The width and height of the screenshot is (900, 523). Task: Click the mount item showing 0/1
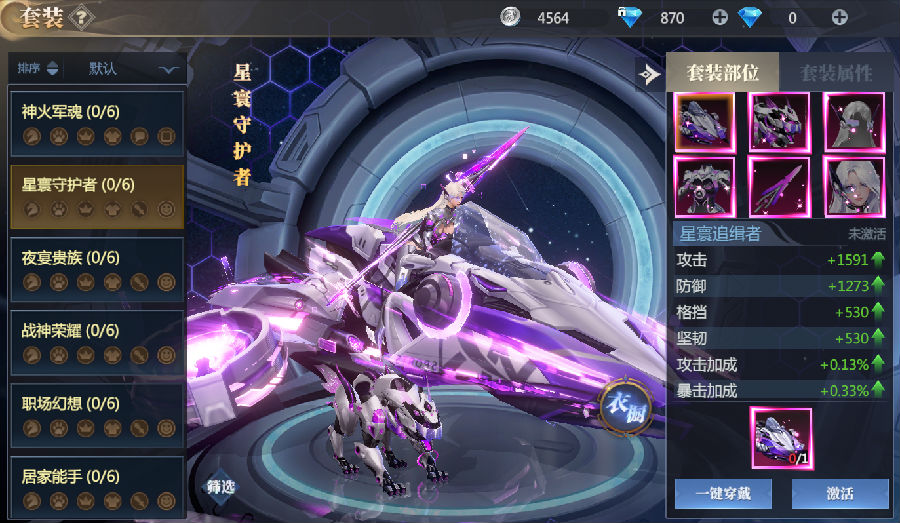(x=781, y=437)
